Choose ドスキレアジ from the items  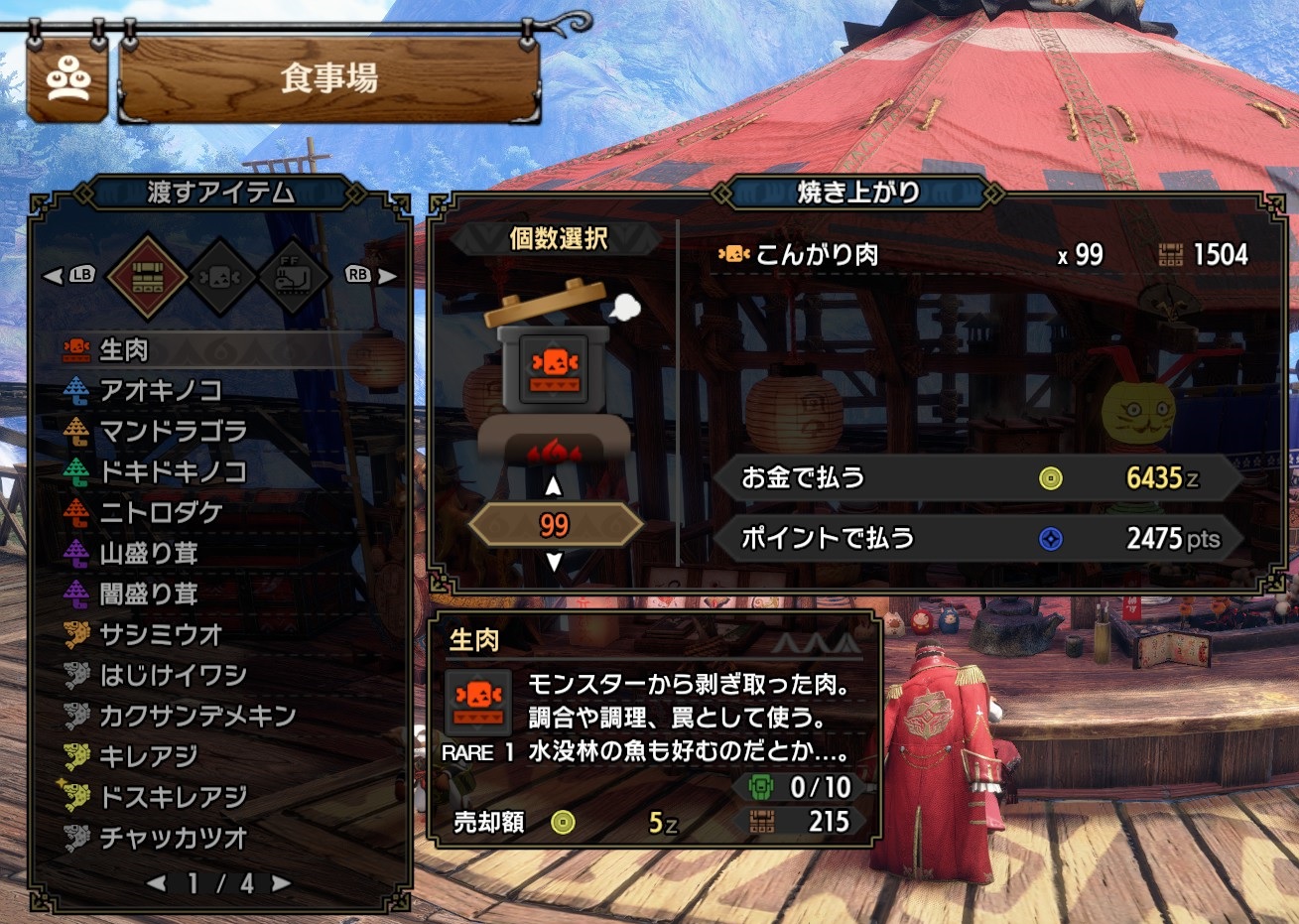point(172,797)
